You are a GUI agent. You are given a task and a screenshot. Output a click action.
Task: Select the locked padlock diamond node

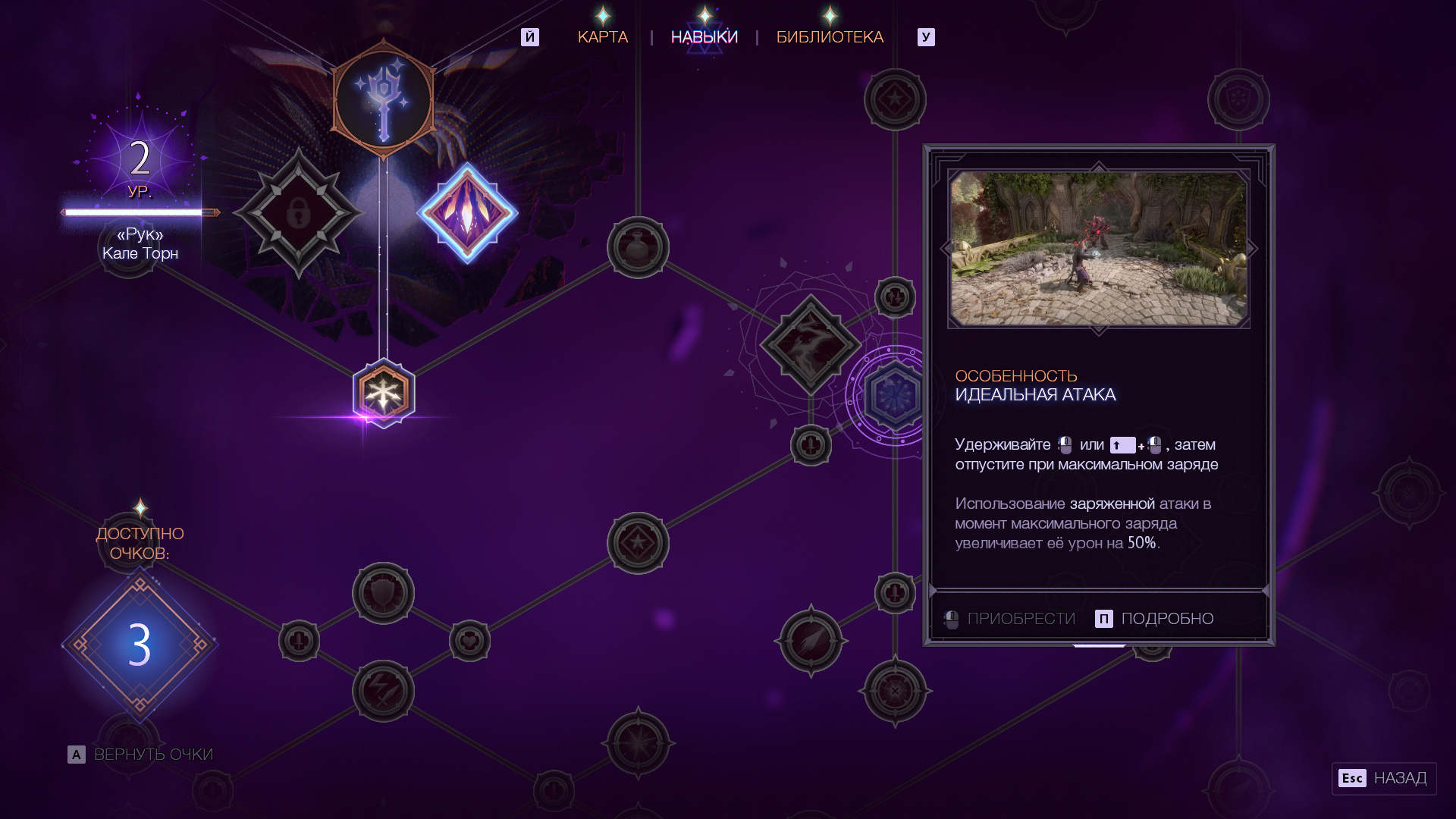click(299, 213)
